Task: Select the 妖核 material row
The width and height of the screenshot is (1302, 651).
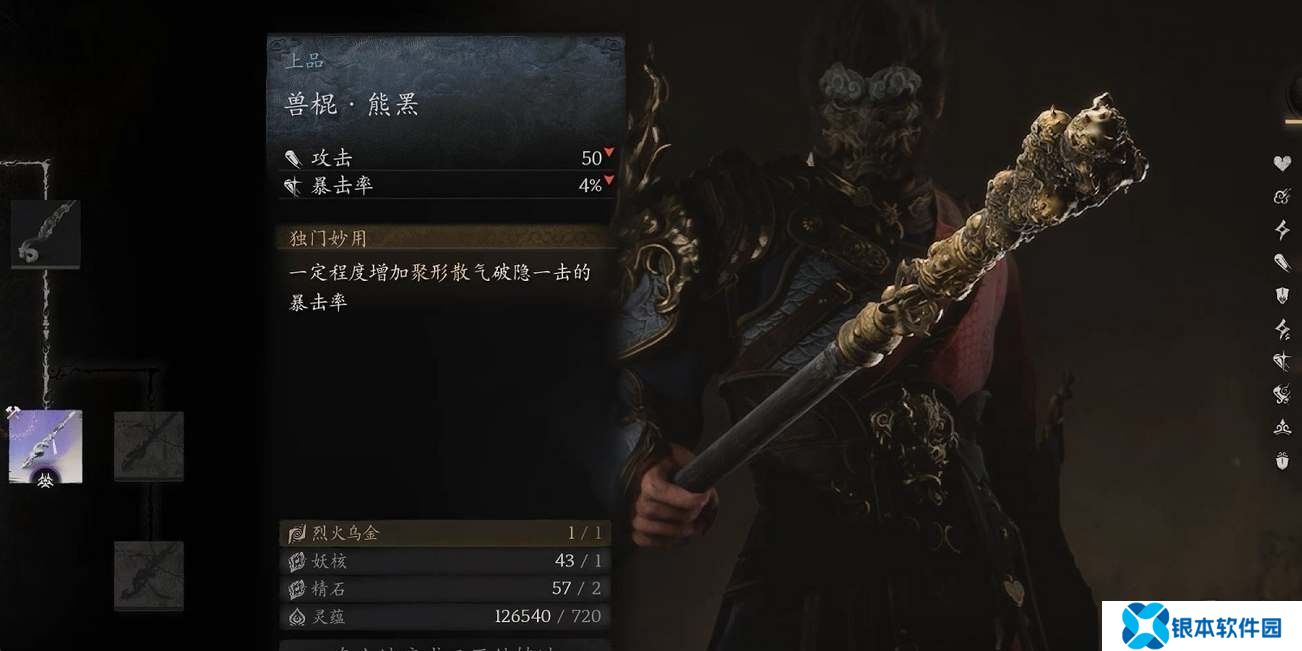Action: click(444, 561)
